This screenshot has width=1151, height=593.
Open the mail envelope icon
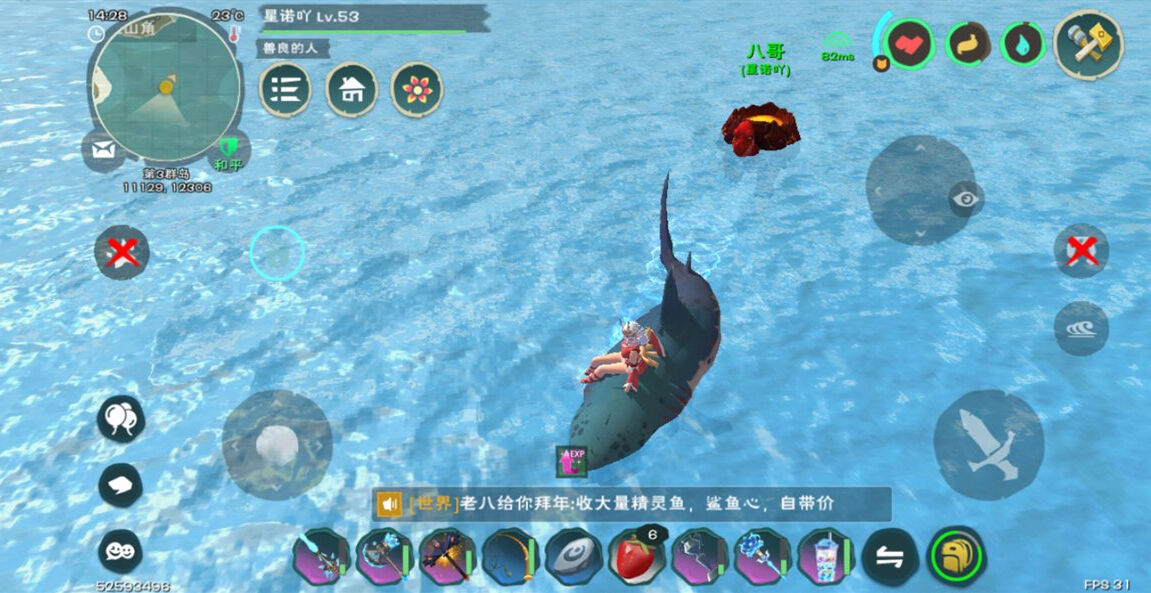point(103,150)
